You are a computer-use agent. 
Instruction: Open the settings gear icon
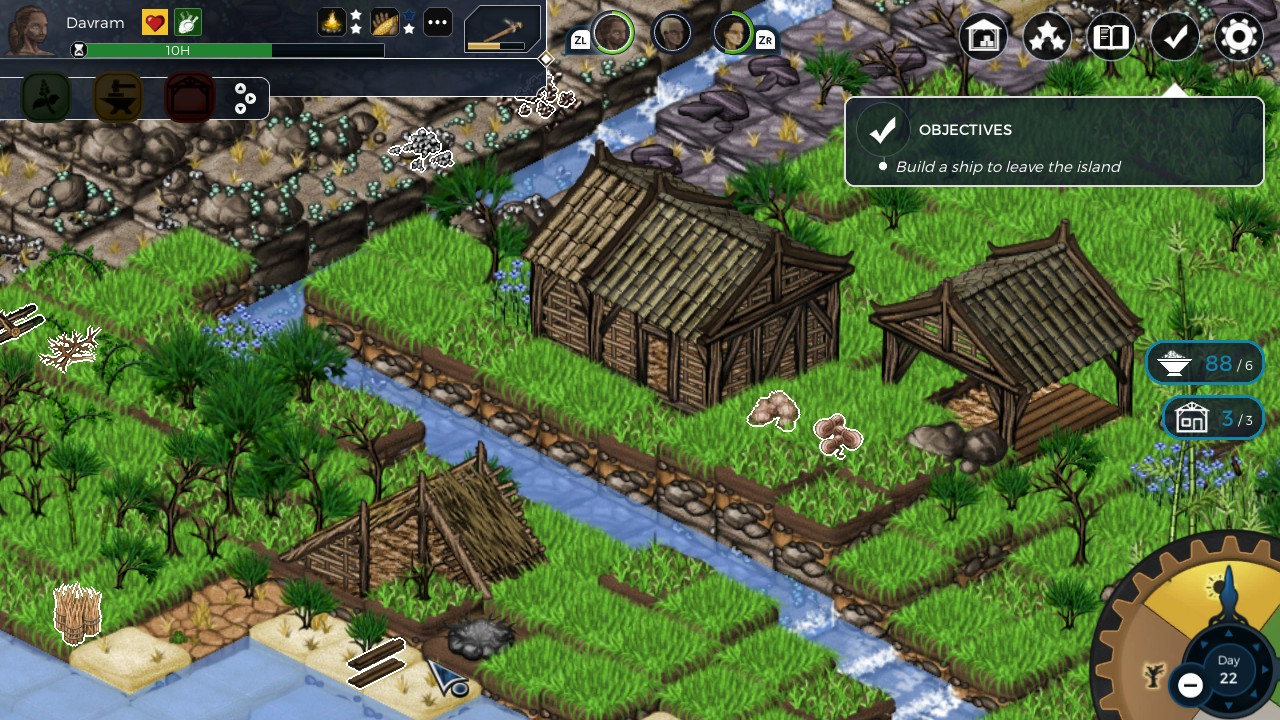tap(1238, 36)
